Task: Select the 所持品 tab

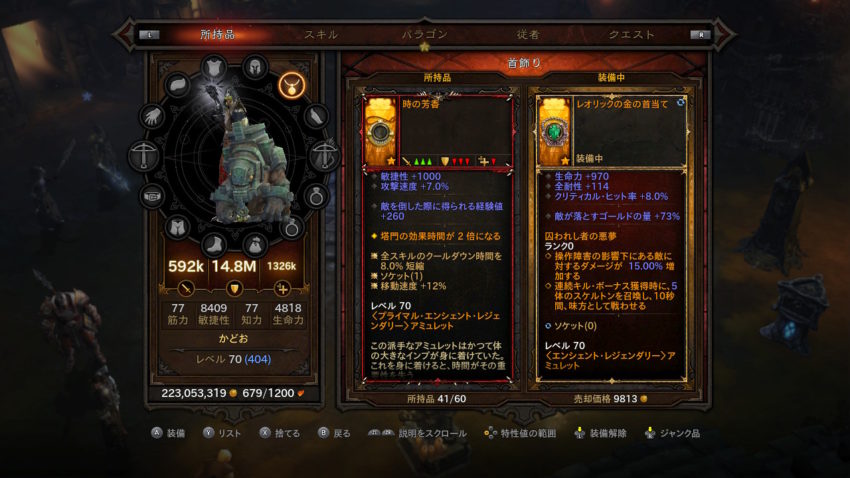Action: coord(217,34)
